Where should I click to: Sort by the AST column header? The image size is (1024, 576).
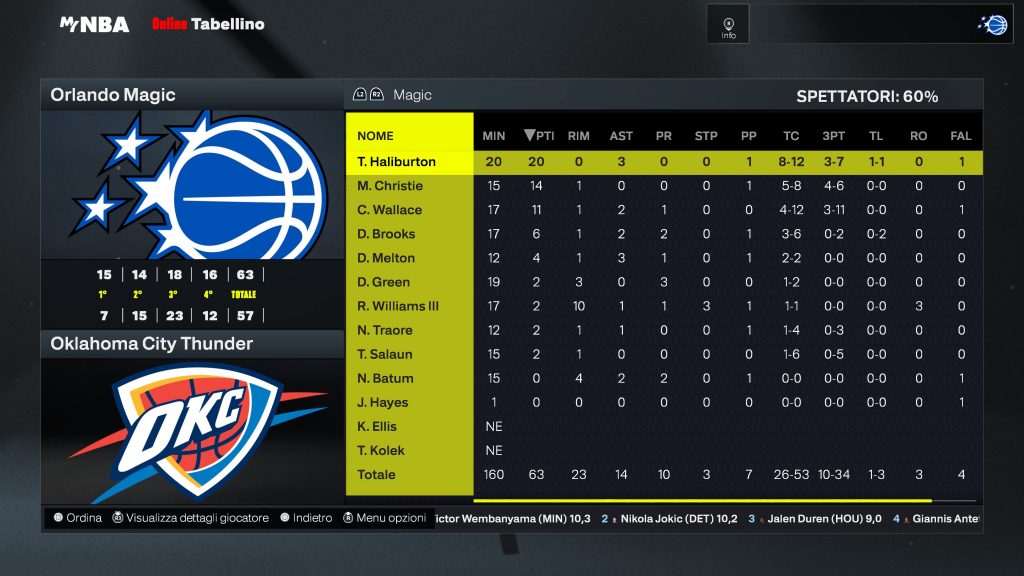pos(621,136)
